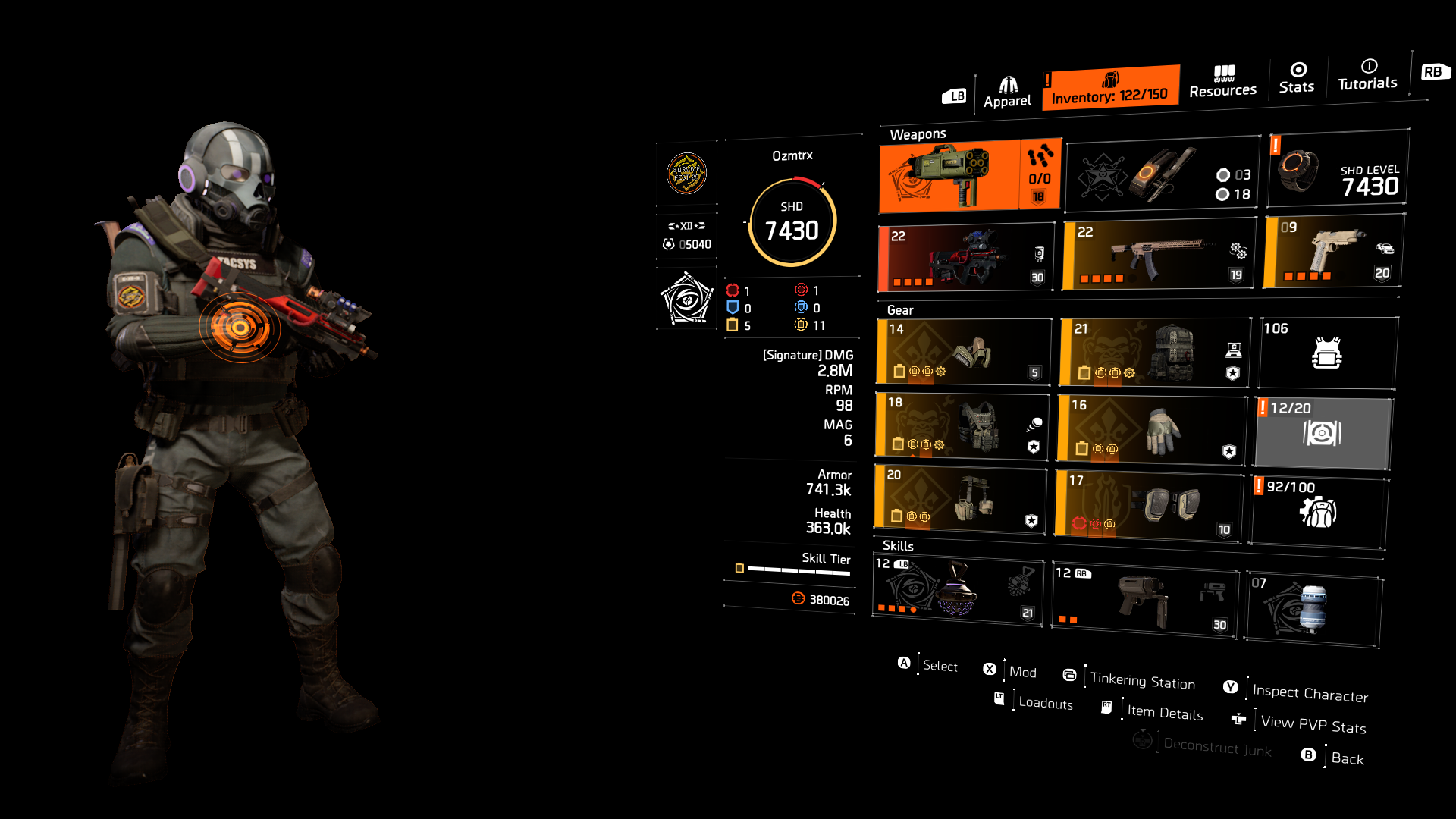
Task: Select the signature weapon grenade launcher slot
Action: (x=967, y=176)
